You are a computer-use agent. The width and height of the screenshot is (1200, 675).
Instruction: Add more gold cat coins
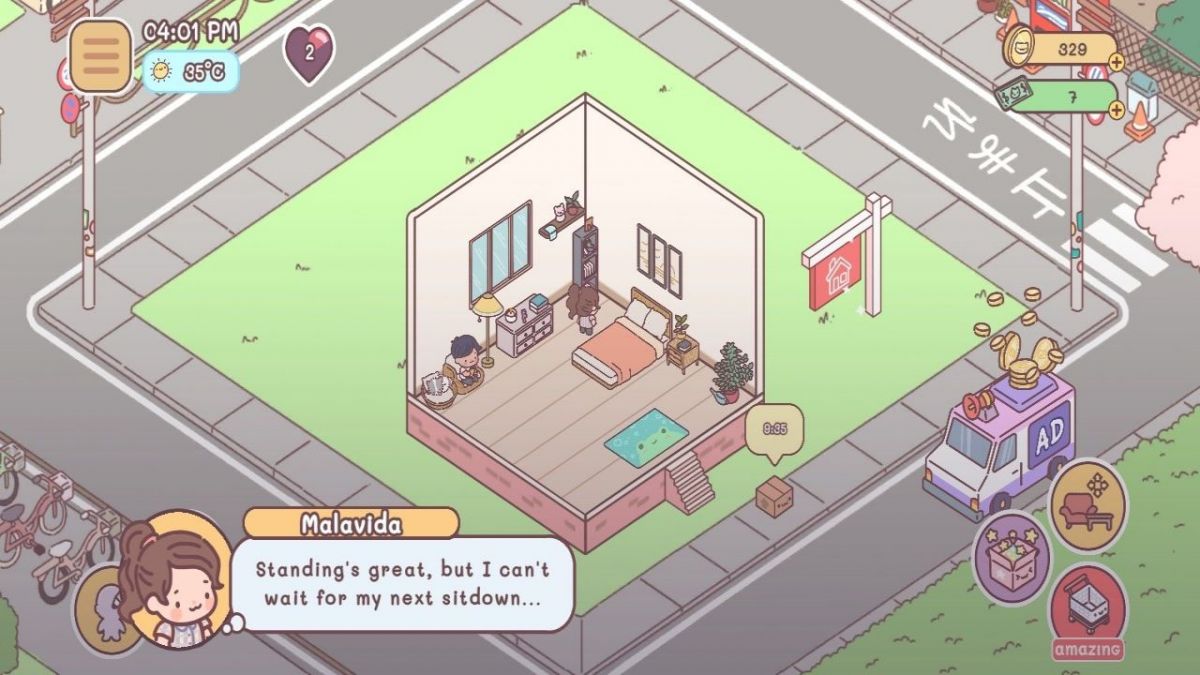tap(1116, 62)
